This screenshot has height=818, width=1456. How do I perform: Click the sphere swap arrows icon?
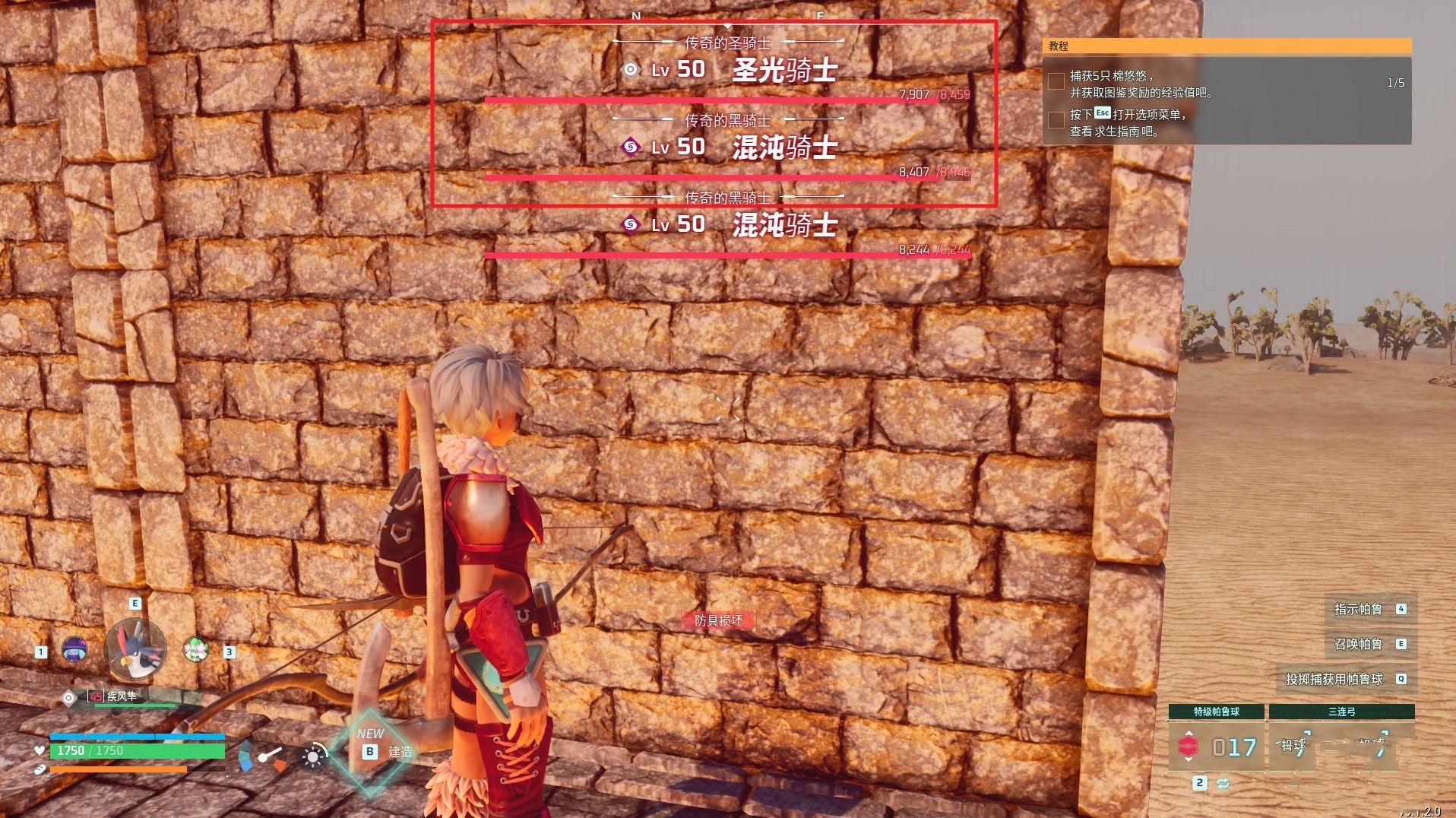tap(1223, 783)
